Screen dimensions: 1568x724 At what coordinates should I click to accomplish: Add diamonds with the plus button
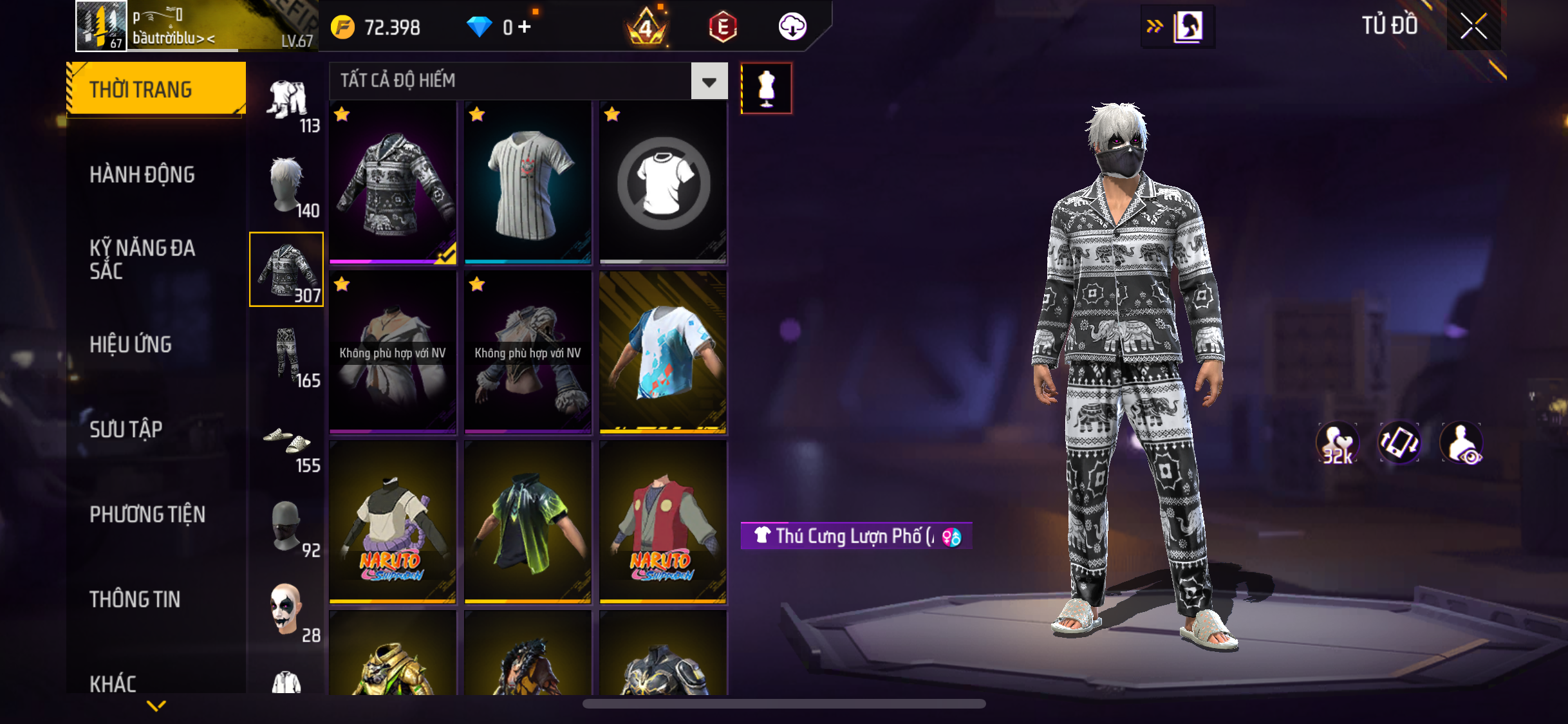point(525,27)
